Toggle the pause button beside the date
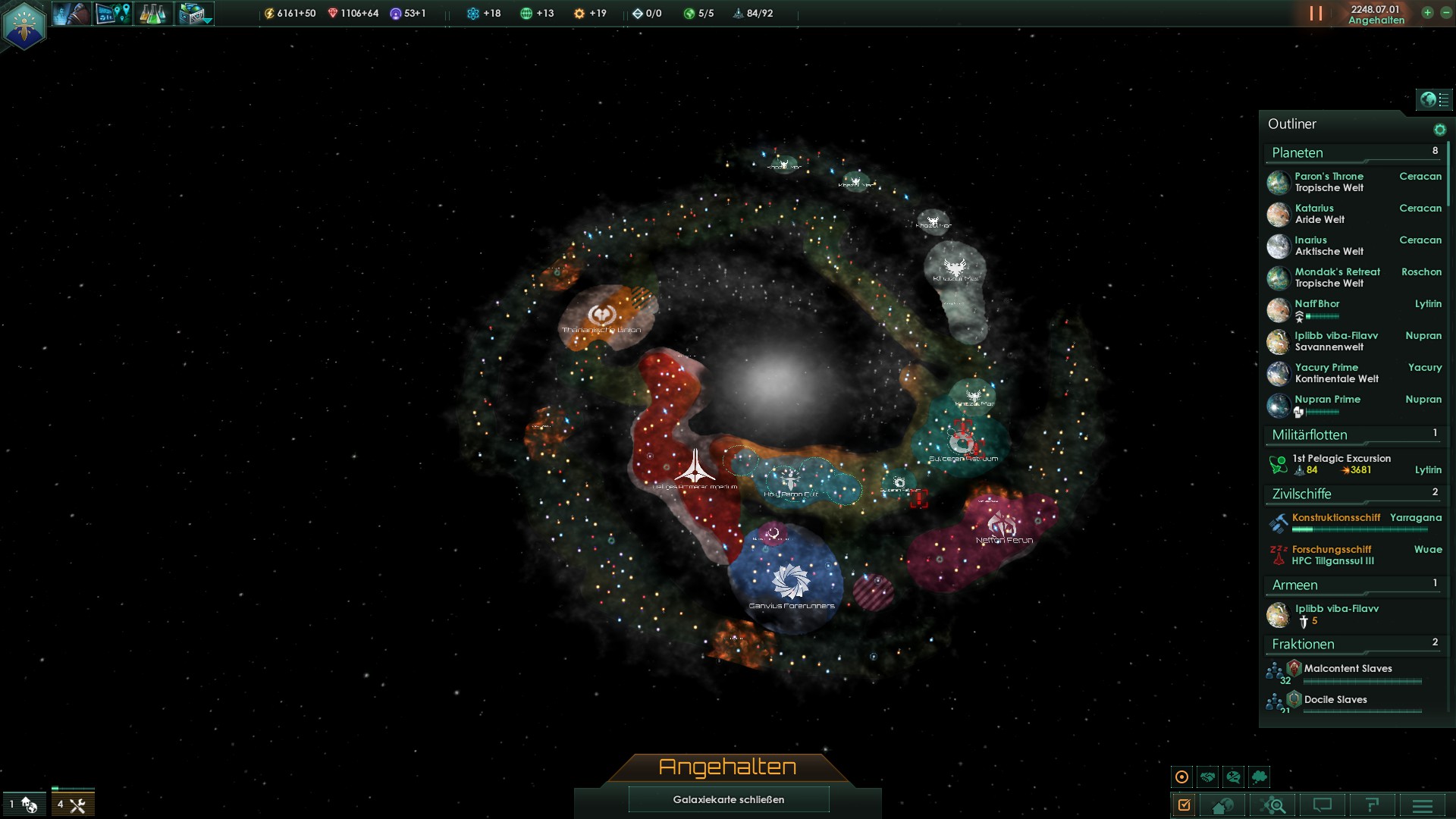The height and width of the screenshot is (819, 1456). click(x=1316, y=14)
